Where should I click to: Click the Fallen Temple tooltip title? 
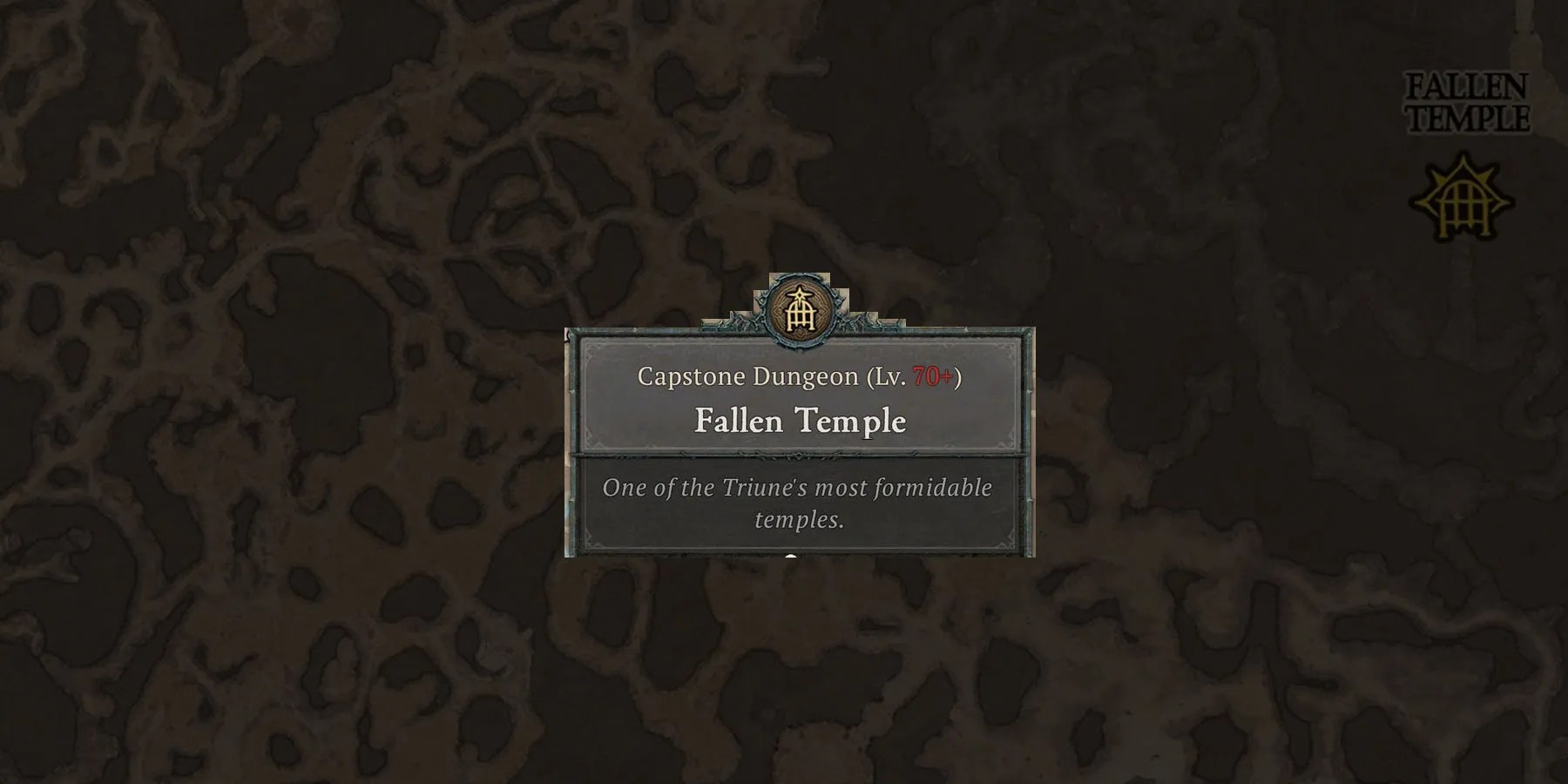point(800,422)
